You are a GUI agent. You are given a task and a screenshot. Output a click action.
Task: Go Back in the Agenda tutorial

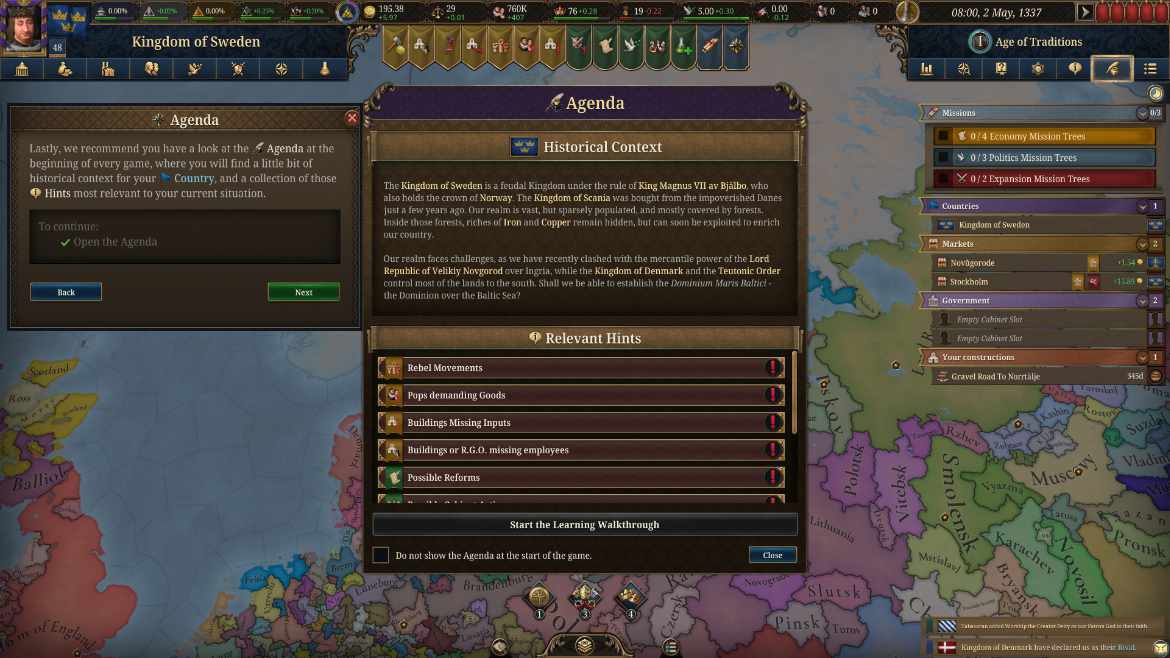pos(66,292)
